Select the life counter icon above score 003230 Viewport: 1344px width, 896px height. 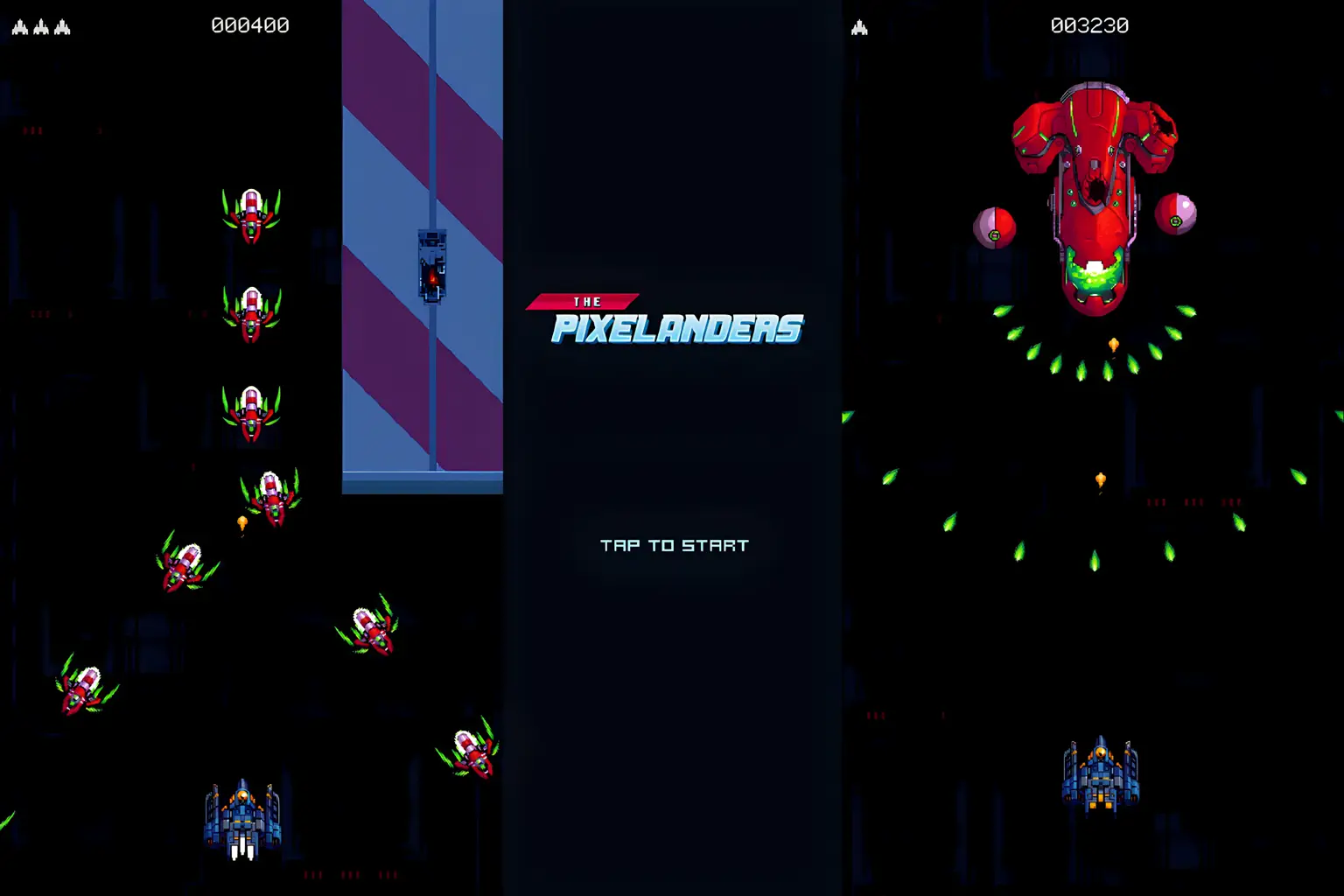[x=860, y=25]
